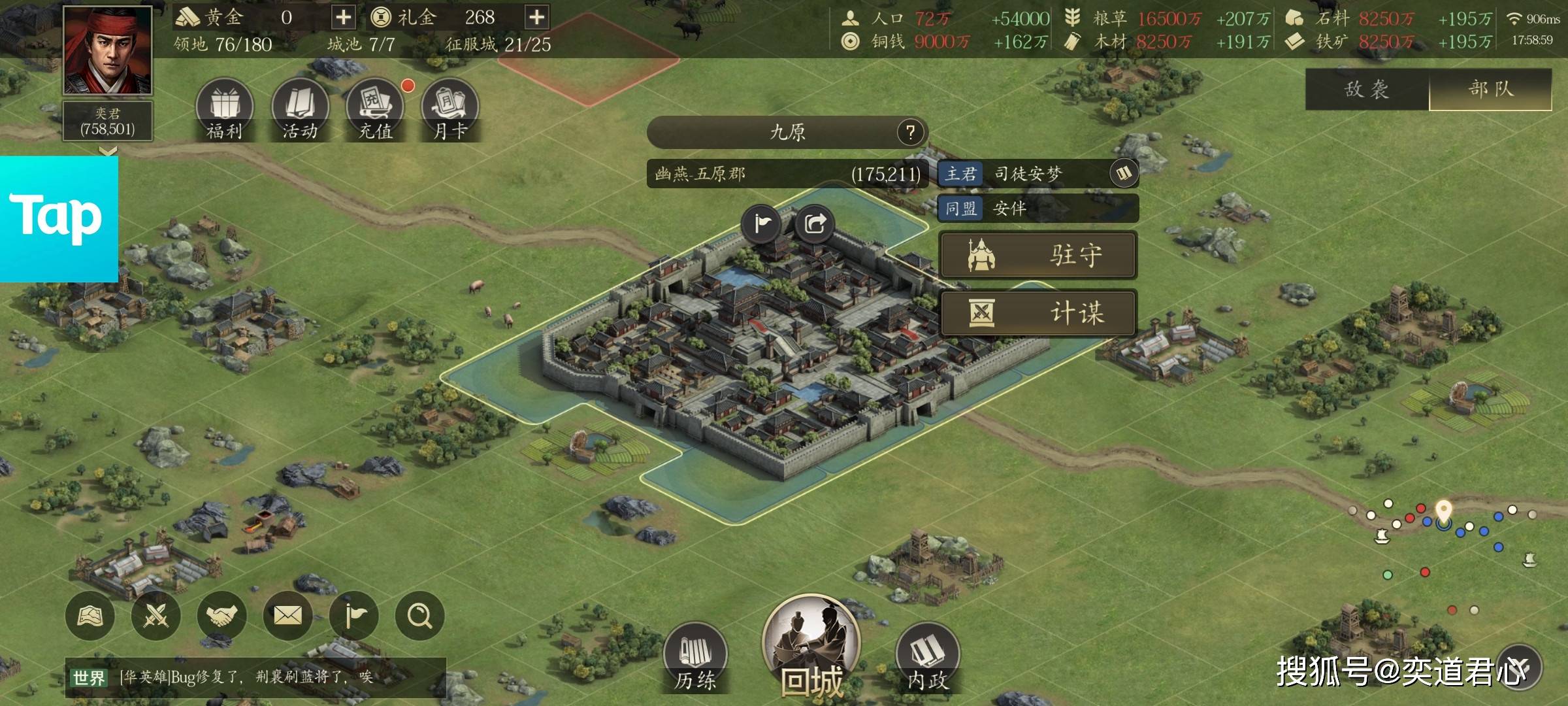This screenshot has width=1568, height=706.
Task: Share the city location arrow button
Action: [815, 224]
